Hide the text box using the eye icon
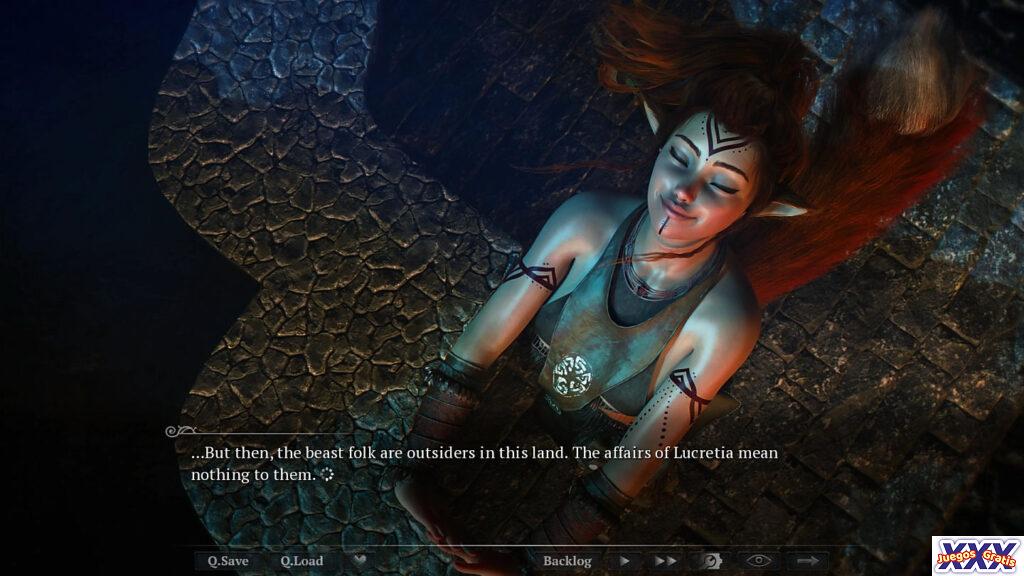This screenshot has height=576, width=1024. pyautogui.click(x=759, y=561)
